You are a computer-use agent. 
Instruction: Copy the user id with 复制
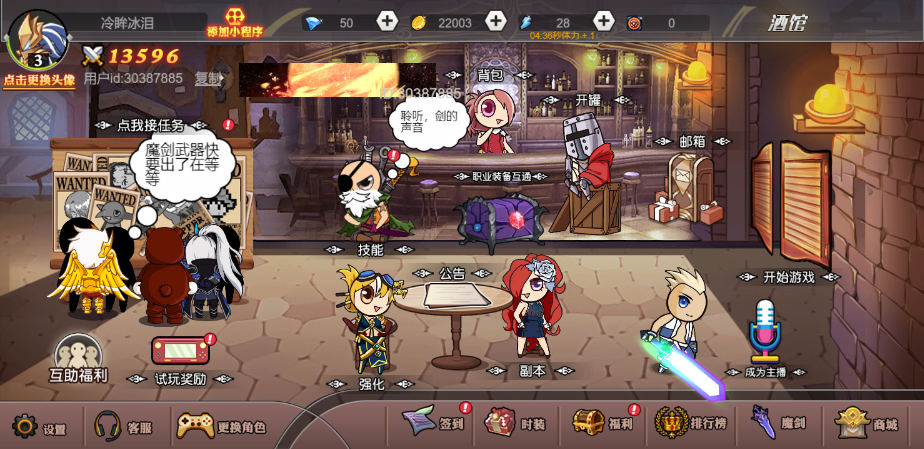[x=208, y=78]
